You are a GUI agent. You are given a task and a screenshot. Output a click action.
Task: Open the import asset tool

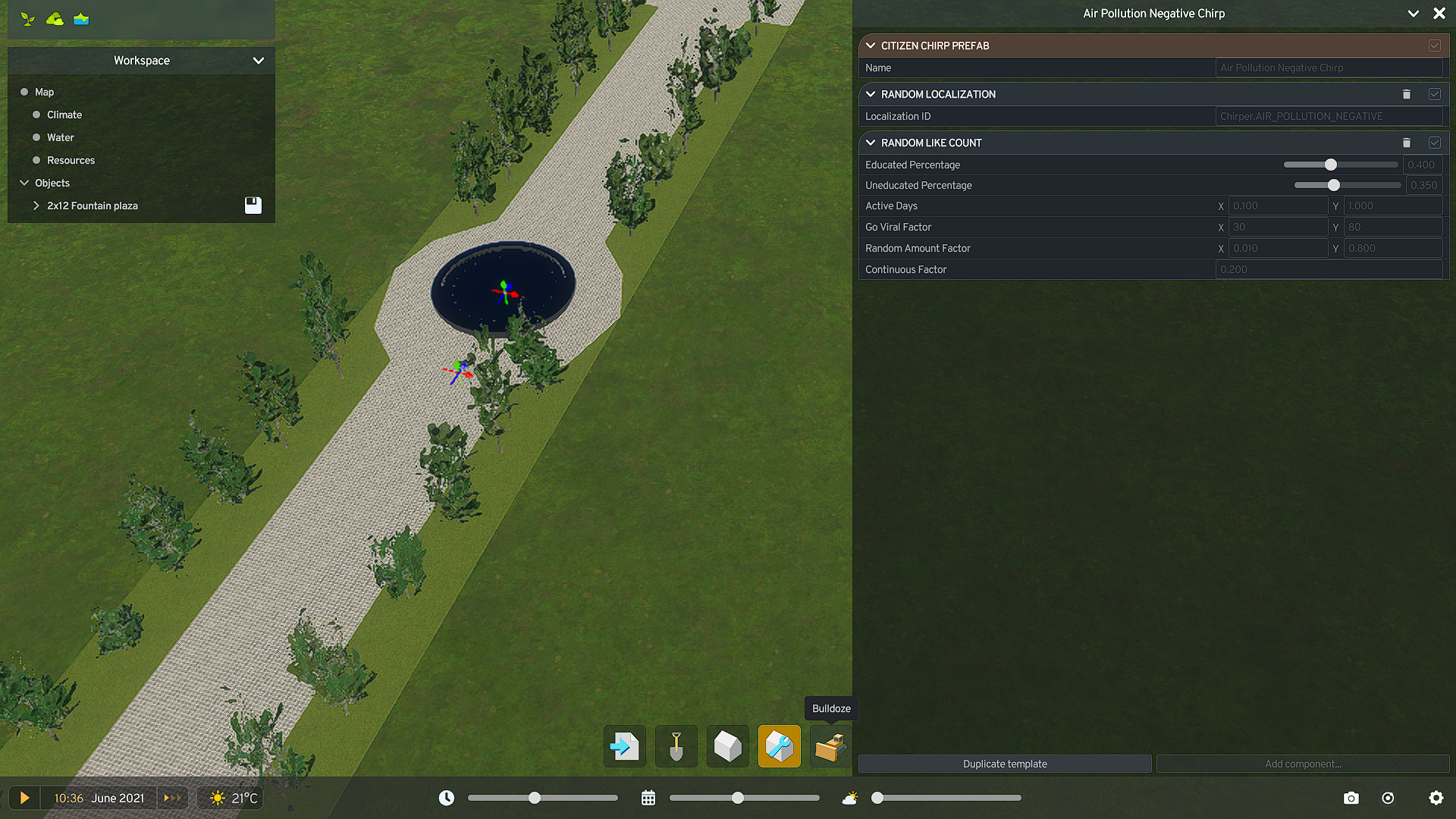point(624,746)
